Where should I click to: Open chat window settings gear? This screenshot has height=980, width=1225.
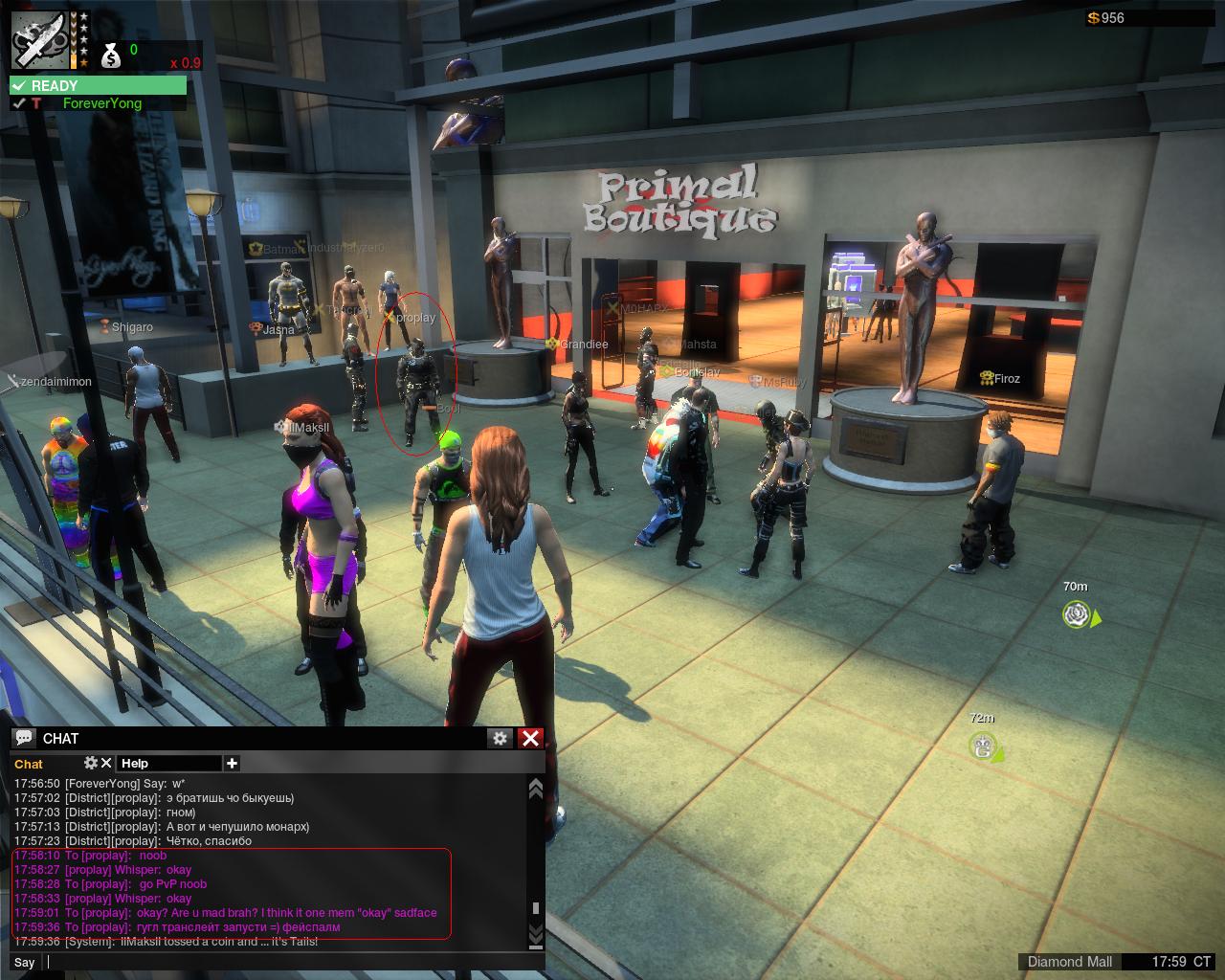click(500, 738)
